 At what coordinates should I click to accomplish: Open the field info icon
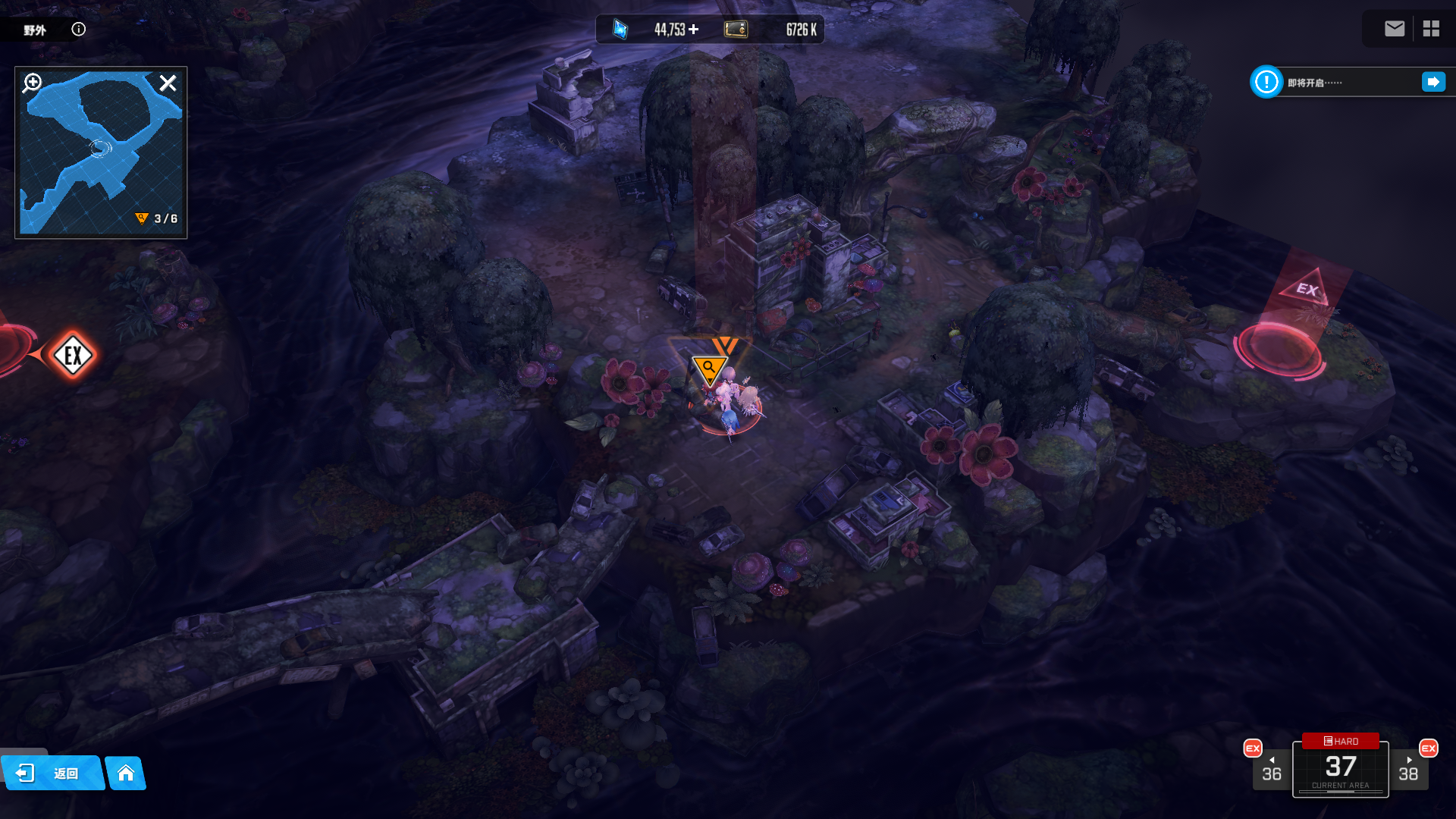click(79, 30)
